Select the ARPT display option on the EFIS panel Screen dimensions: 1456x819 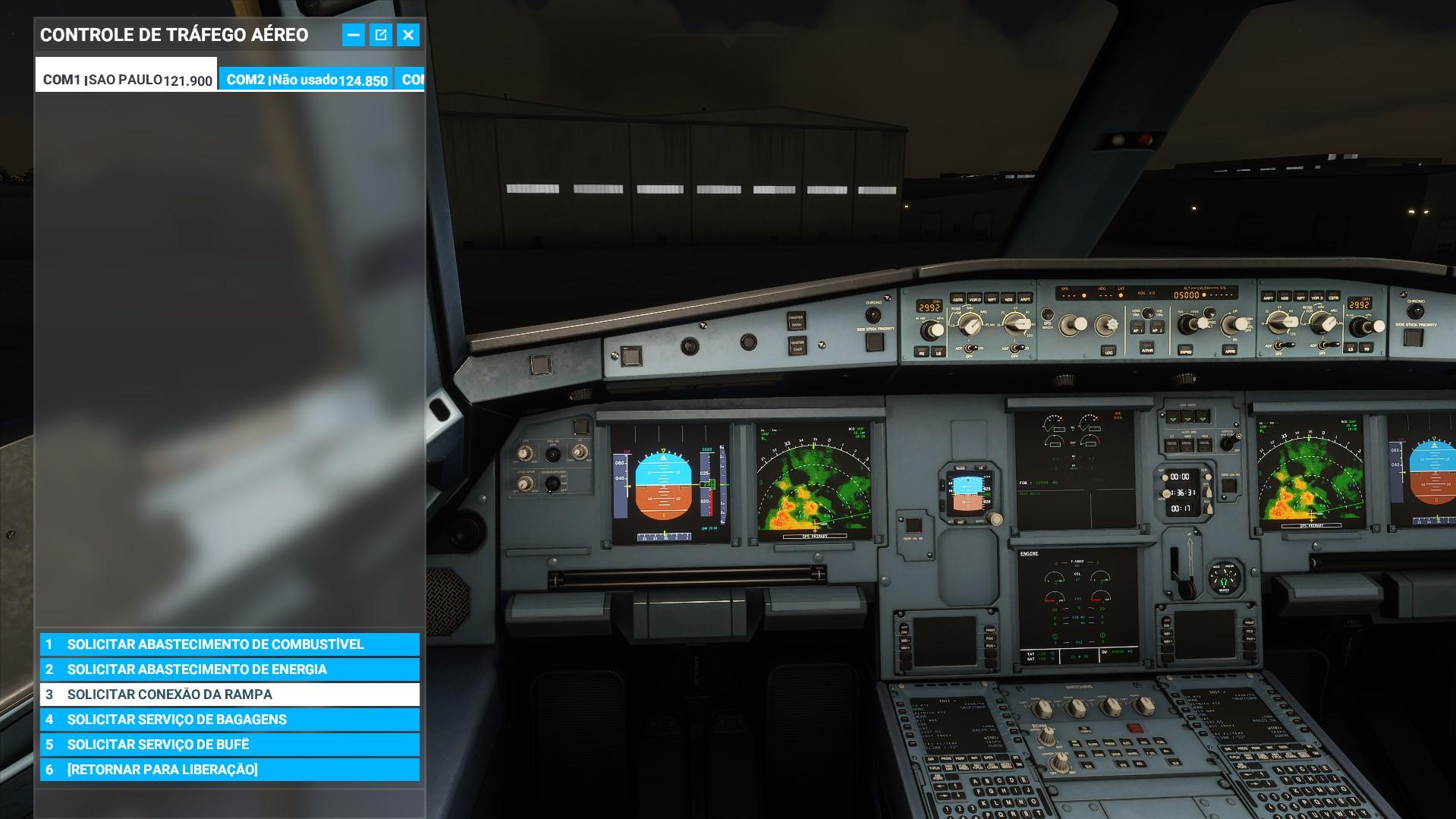[x=1026, y=299]
